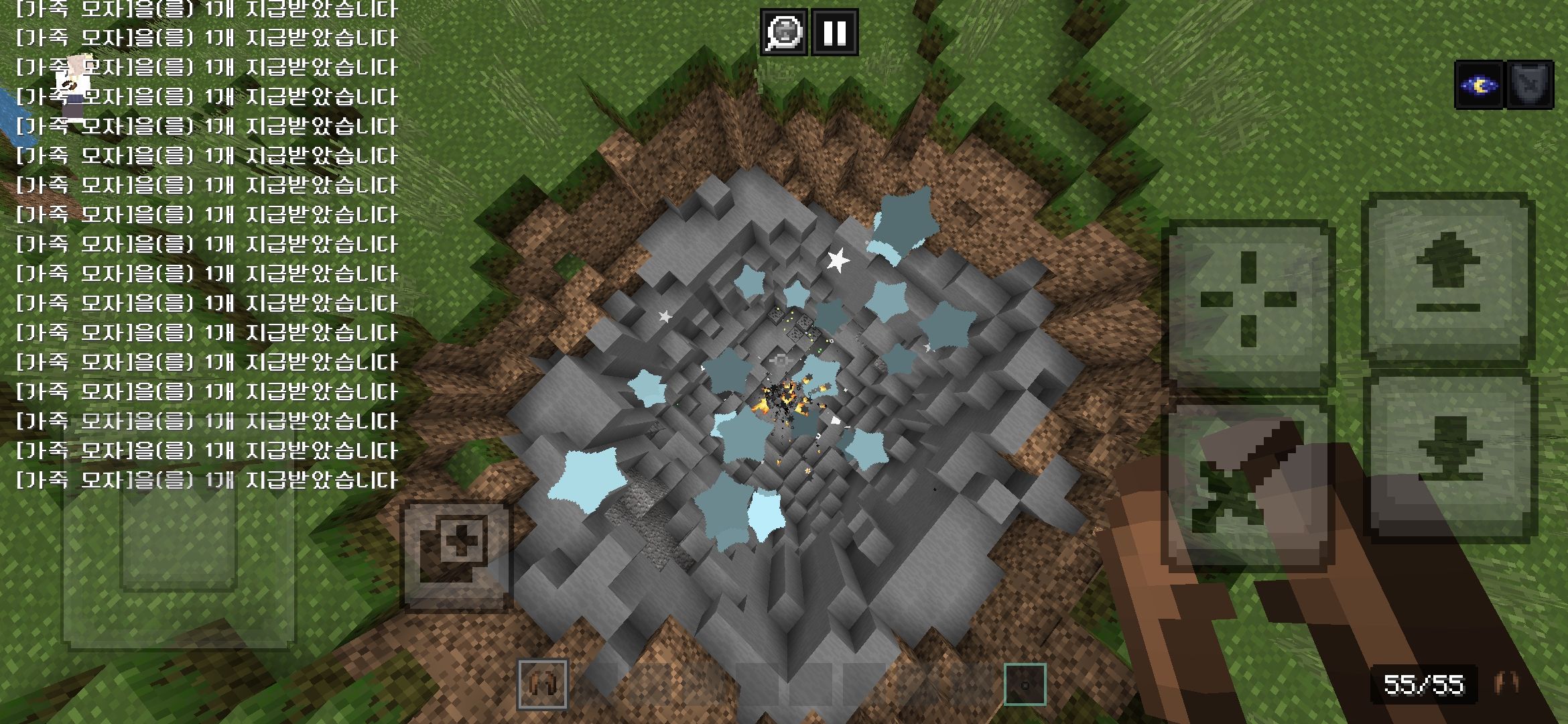Tap the resistance shield effect icon

1529,85
